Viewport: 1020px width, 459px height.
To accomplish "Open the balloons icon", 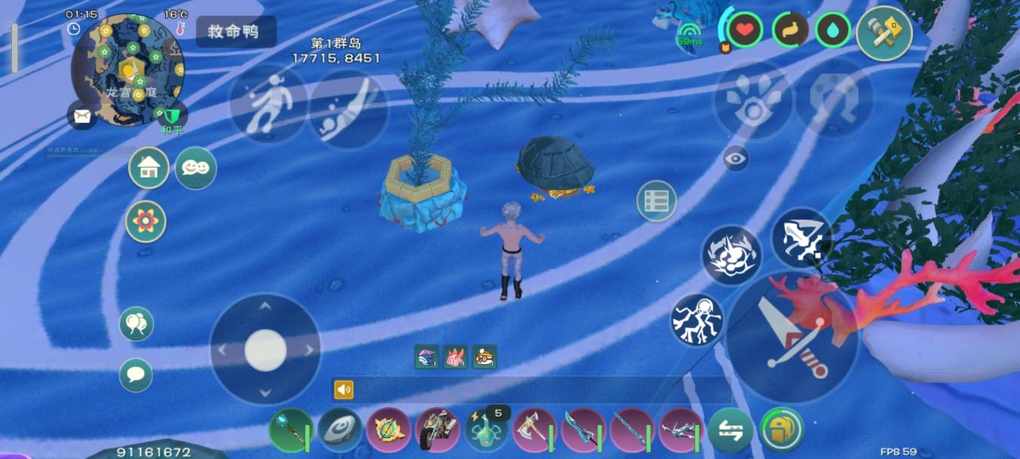I will pos(136,324).
